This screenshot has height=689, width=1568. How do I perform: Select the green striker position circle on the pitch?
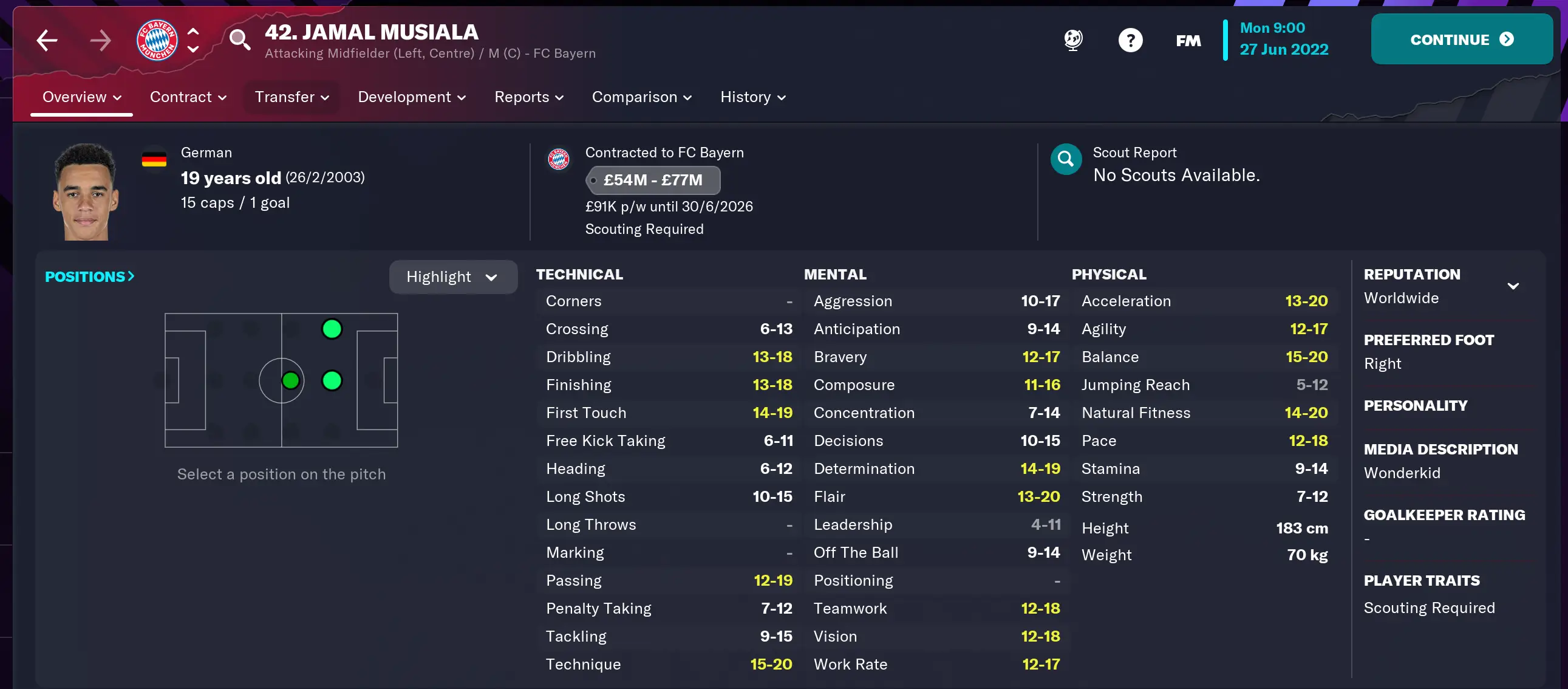point(332,329)
